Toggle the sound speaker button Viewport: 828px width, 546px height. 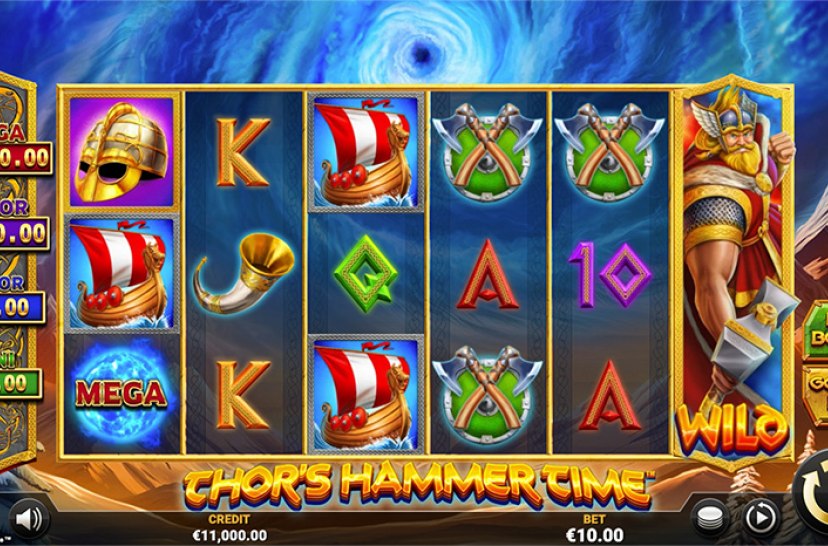(29, 517)
